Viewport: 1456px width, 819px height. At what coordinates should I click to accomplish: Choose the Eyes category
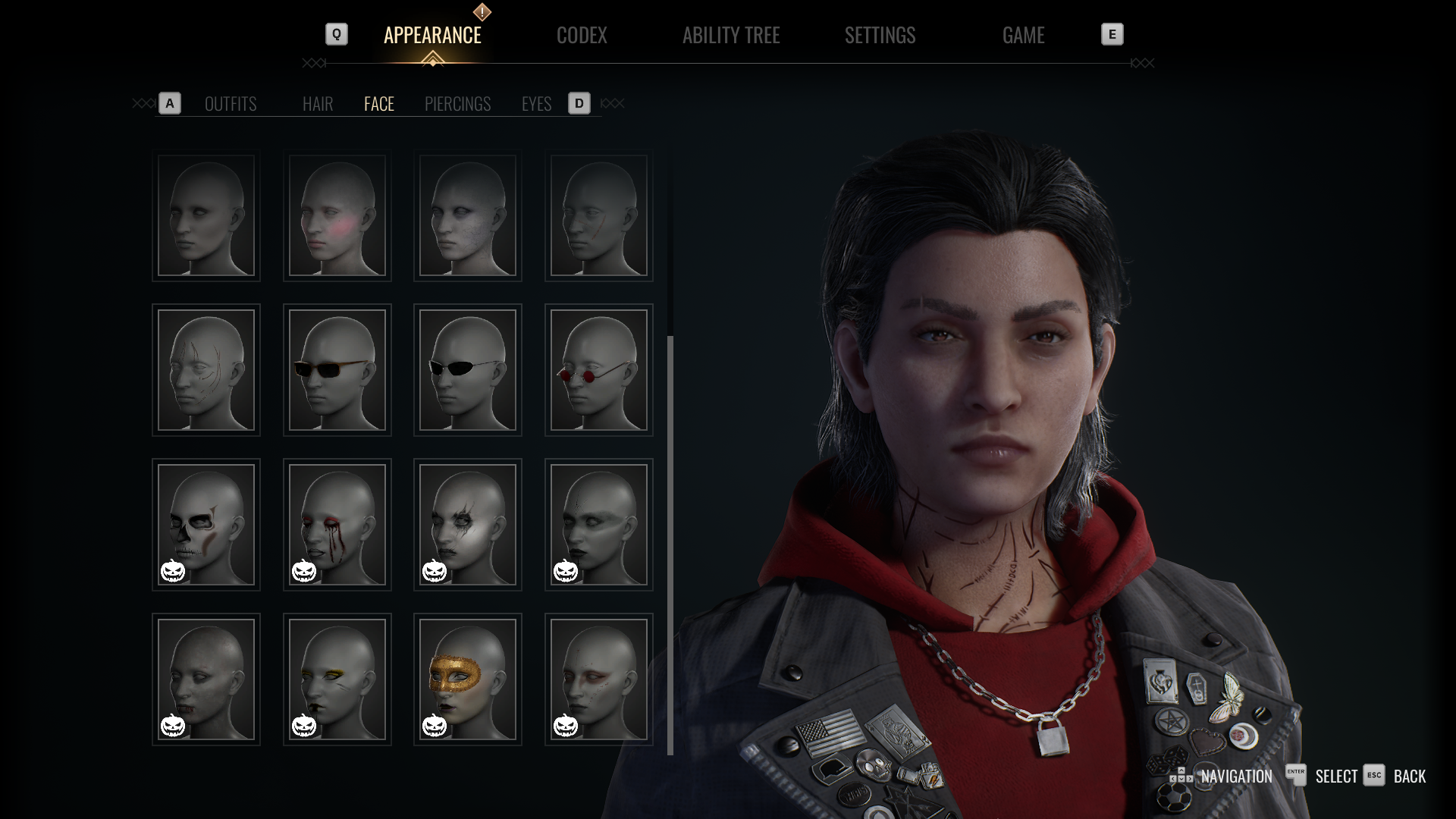click(536, 104)
